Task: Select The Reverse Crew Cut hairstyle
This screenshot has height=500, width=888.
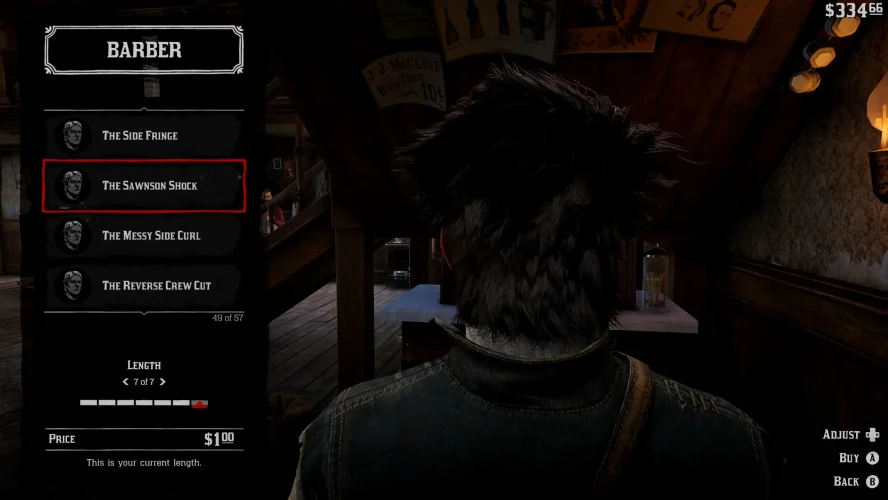Action: pos(144,286)
